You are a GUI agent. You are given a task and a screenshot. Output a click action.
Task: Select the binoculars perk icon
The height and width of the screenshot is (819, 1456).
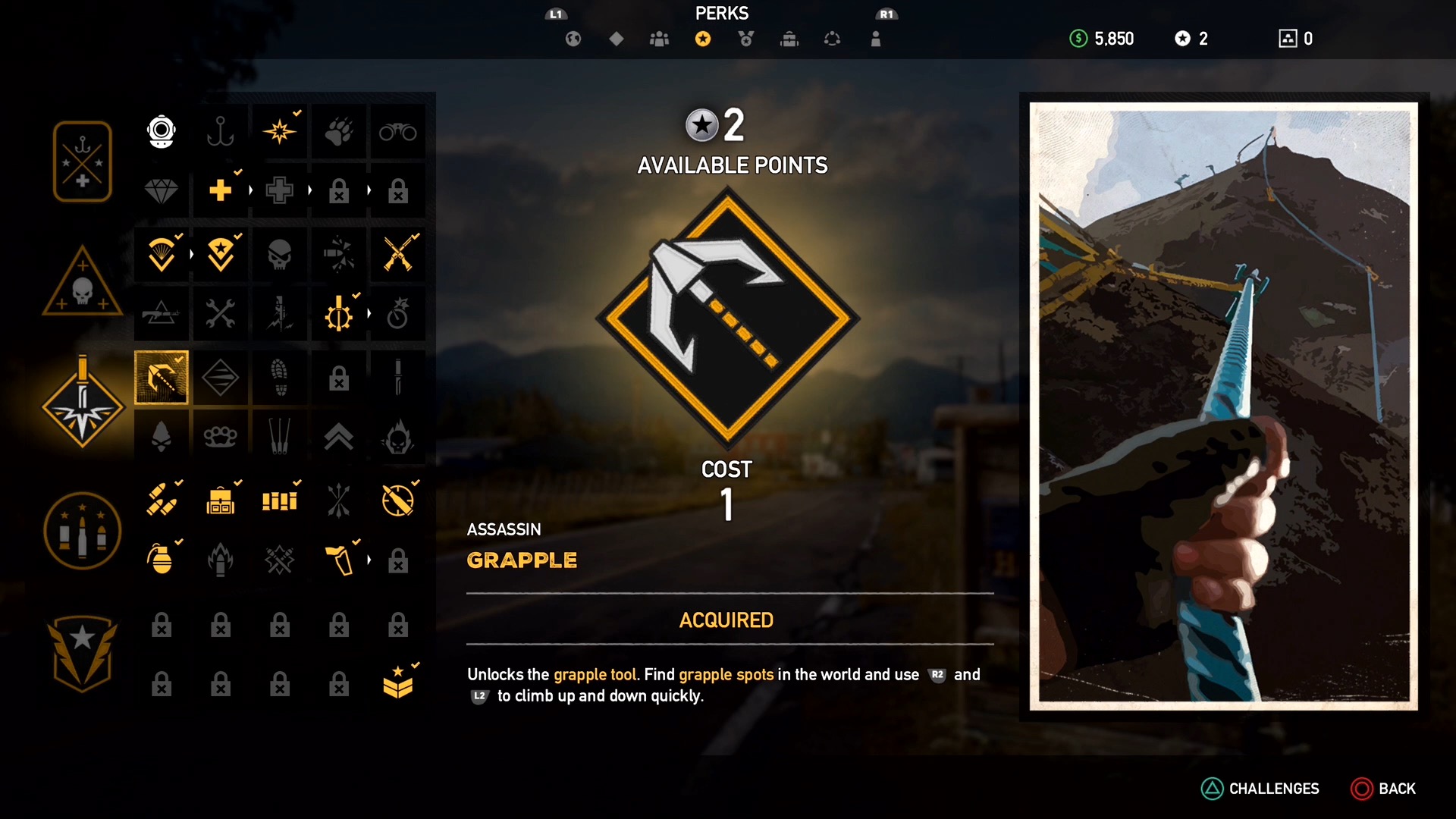(397, 131)
